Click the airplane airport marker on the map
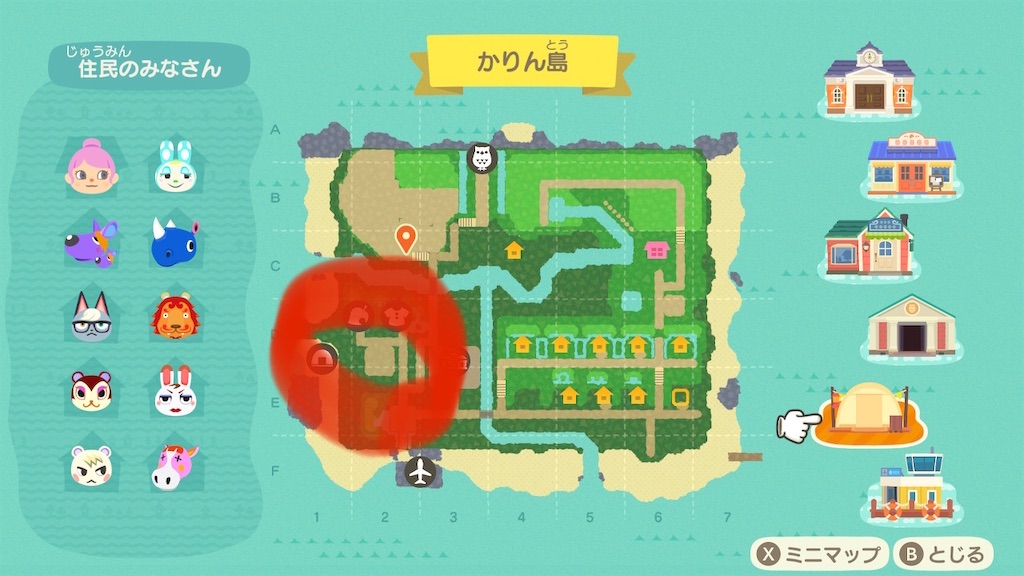This screenshot has width=1024, height=576. coord(422,469)
